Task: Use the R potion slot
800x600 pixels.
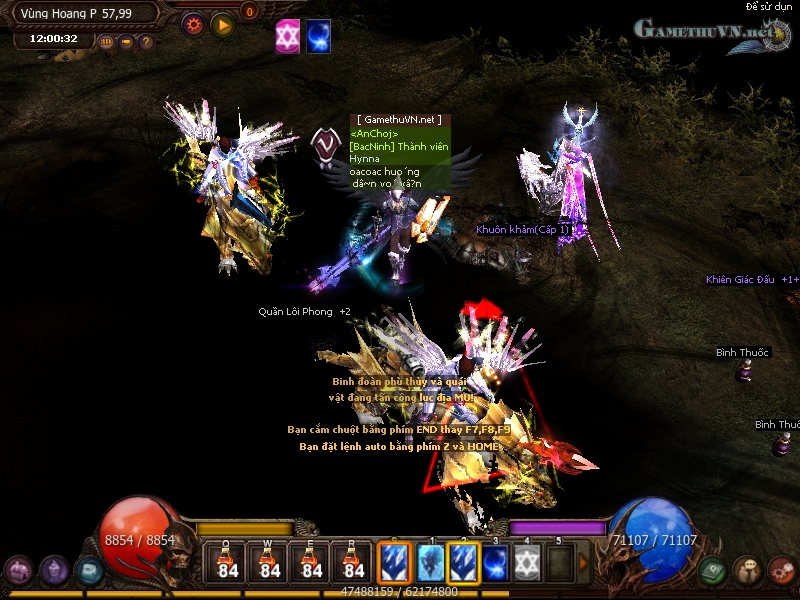Action: [354, 562]
